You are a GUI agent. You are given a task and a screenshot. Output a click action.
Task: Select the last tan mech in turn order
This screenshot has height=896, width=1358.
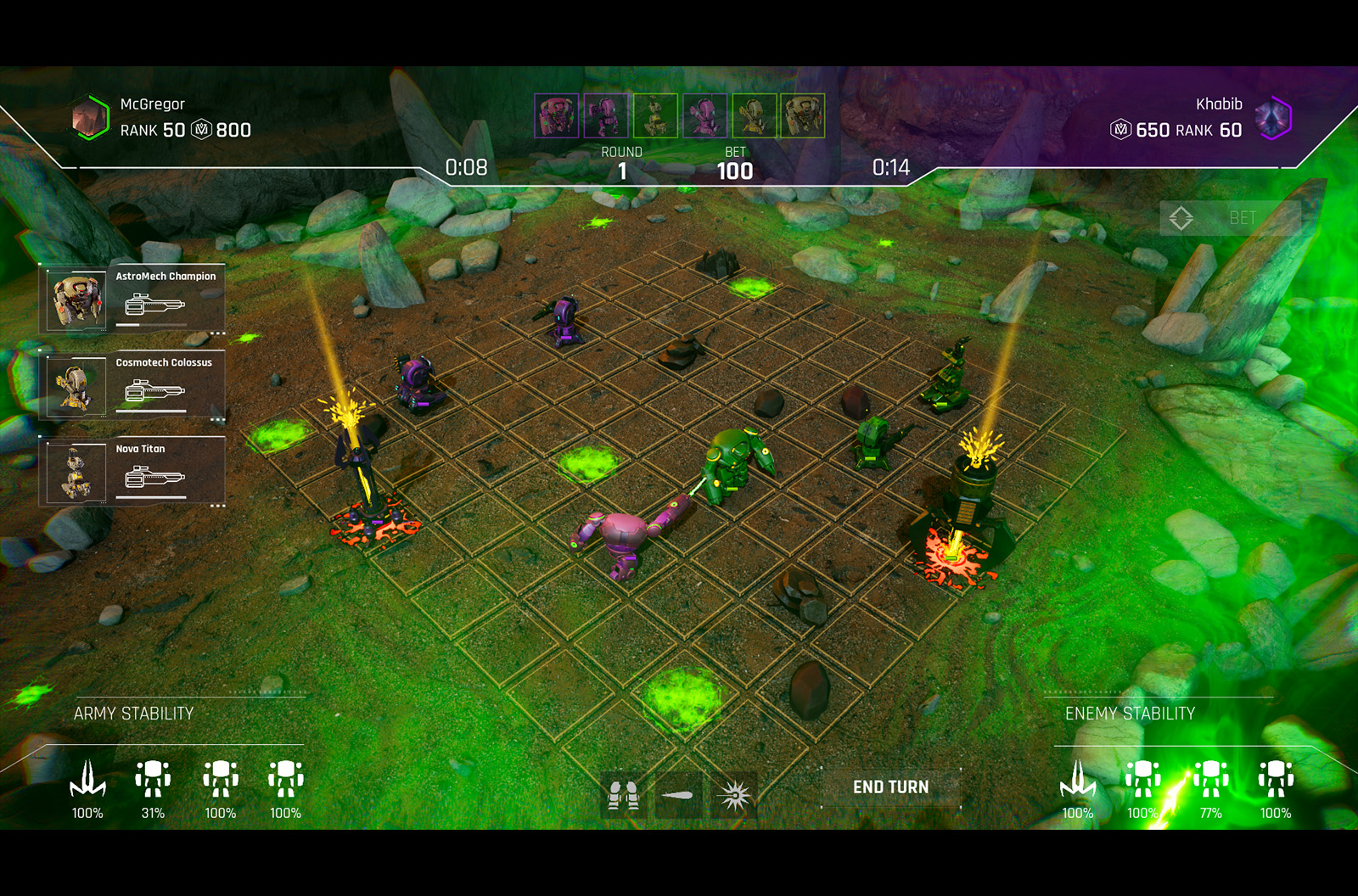[802, 115]
